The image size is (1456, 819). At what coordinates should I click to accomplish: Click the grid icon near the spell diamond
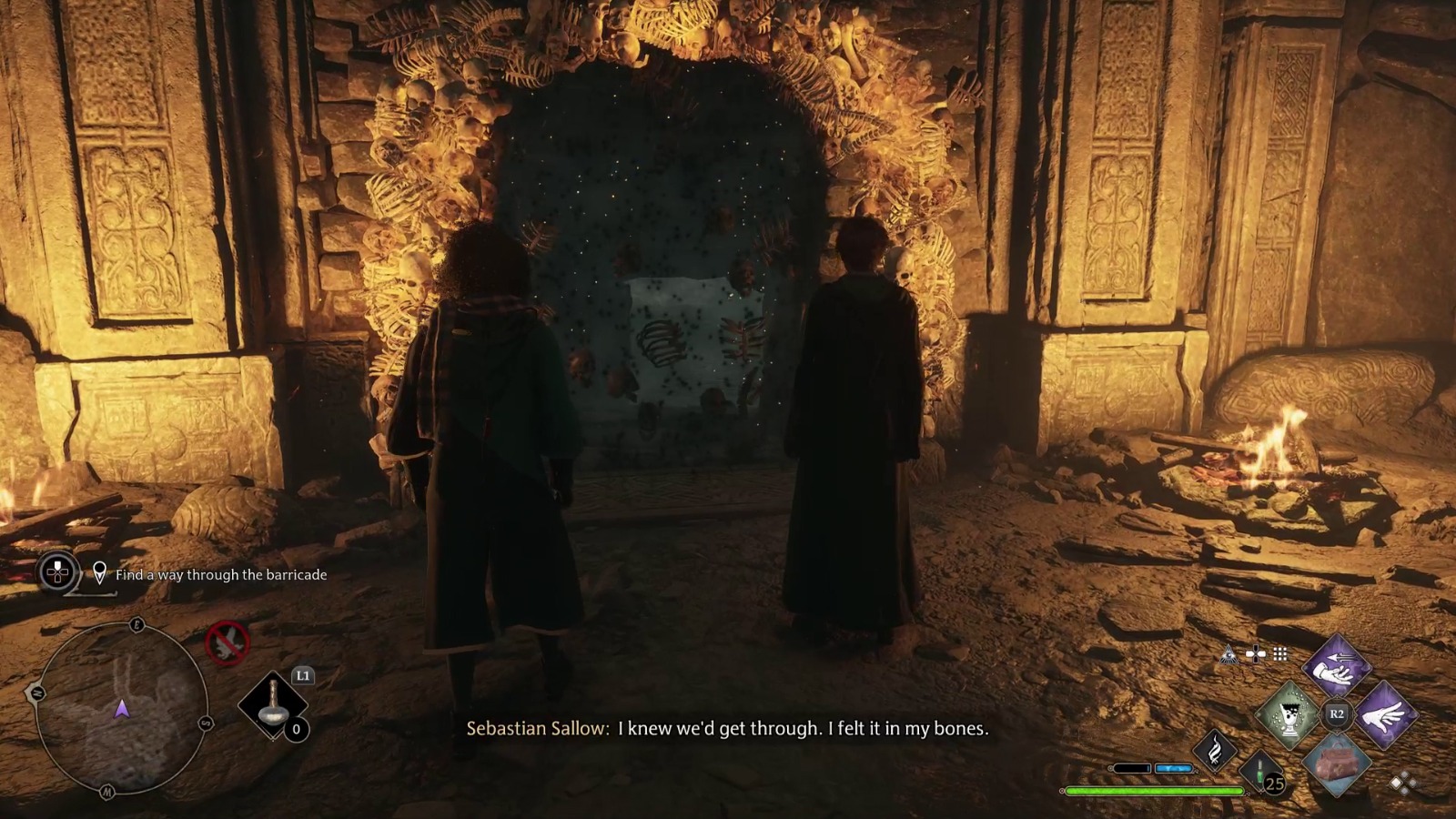click(x=1279, y=653)
